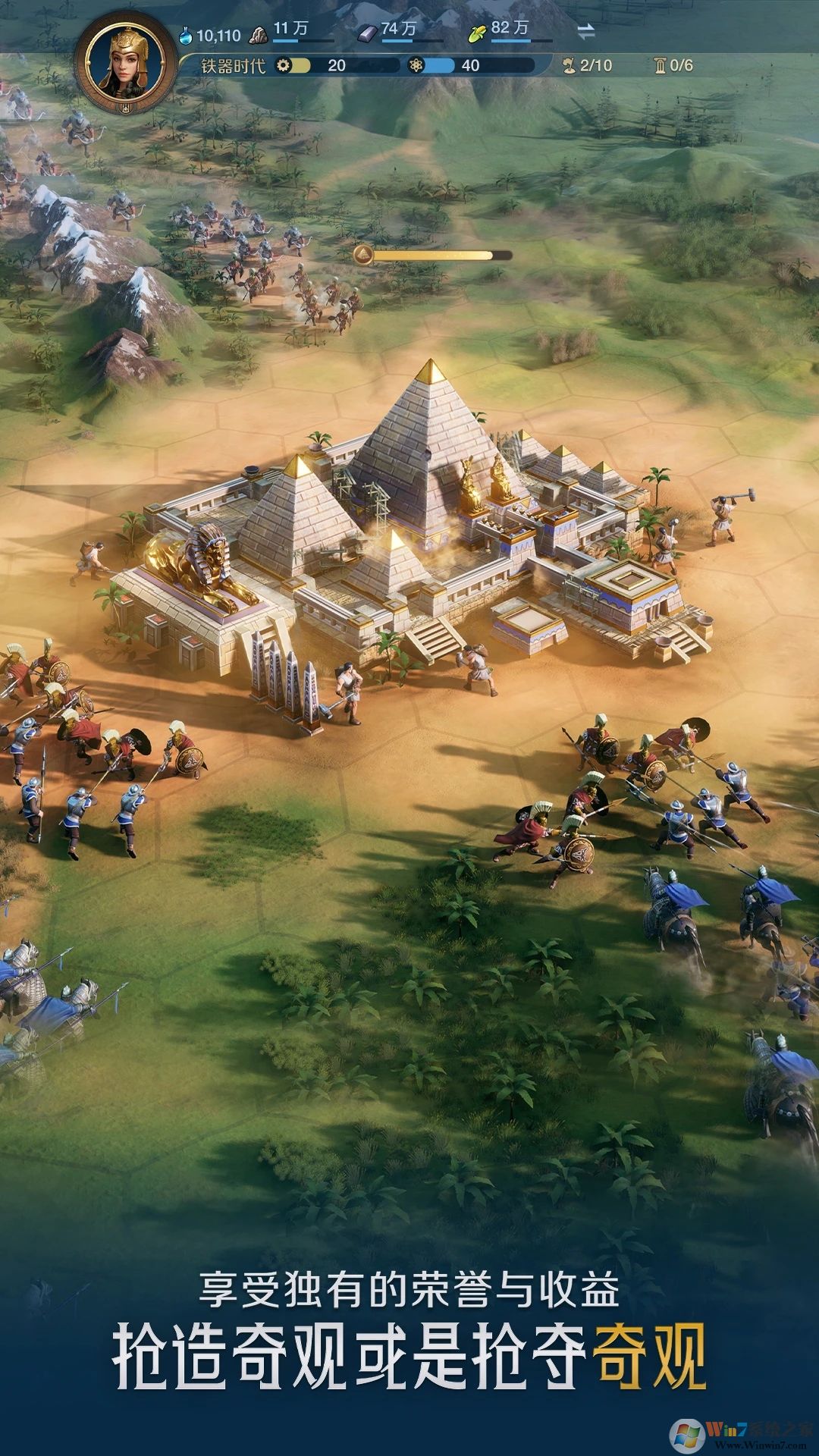The height and width of the screenshot is (1456, 819).
Task: Tap the pyramid wonder progress marker
Action: 364,255
